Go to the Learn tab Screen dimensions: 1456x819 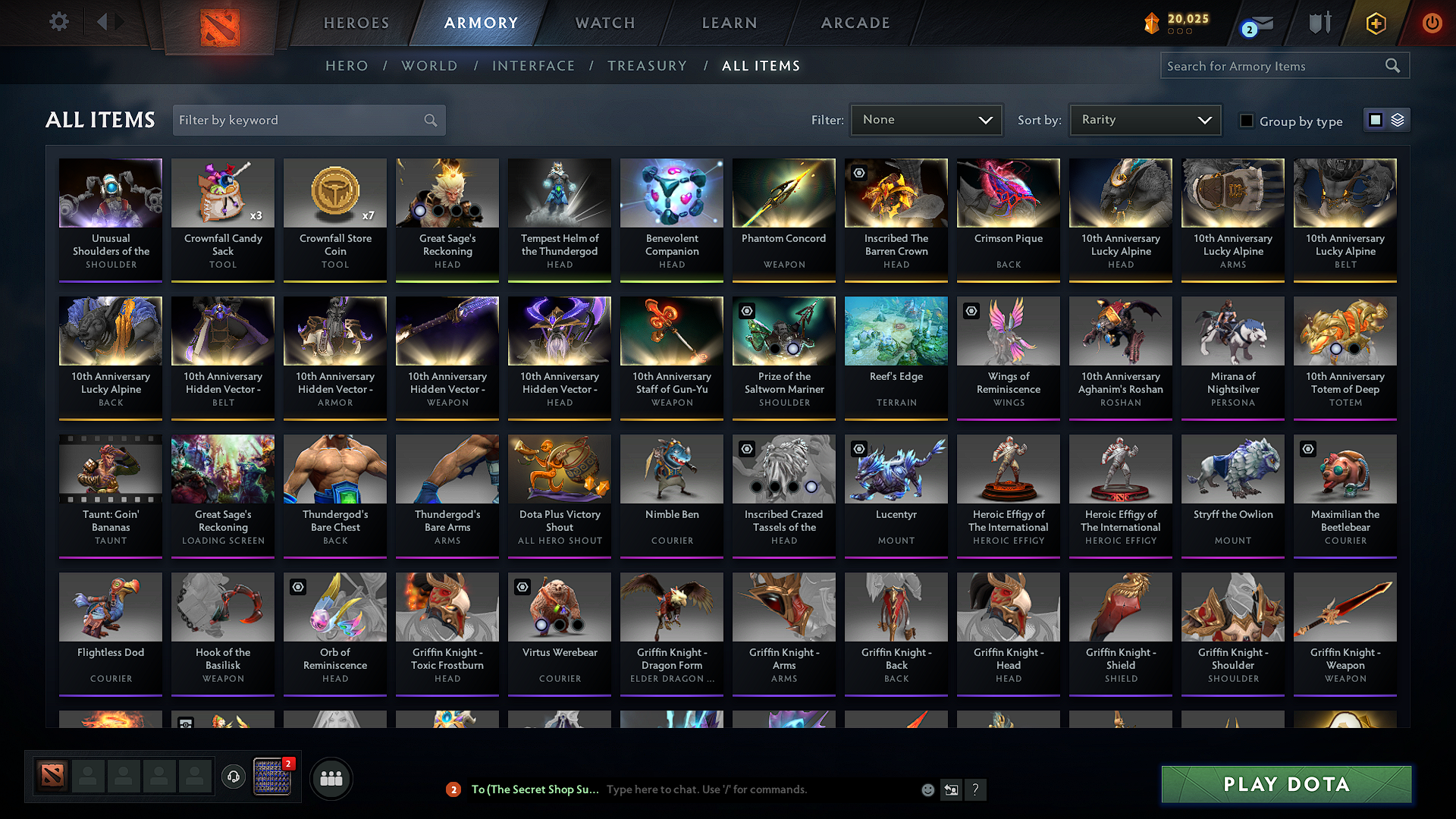(730, 23)
